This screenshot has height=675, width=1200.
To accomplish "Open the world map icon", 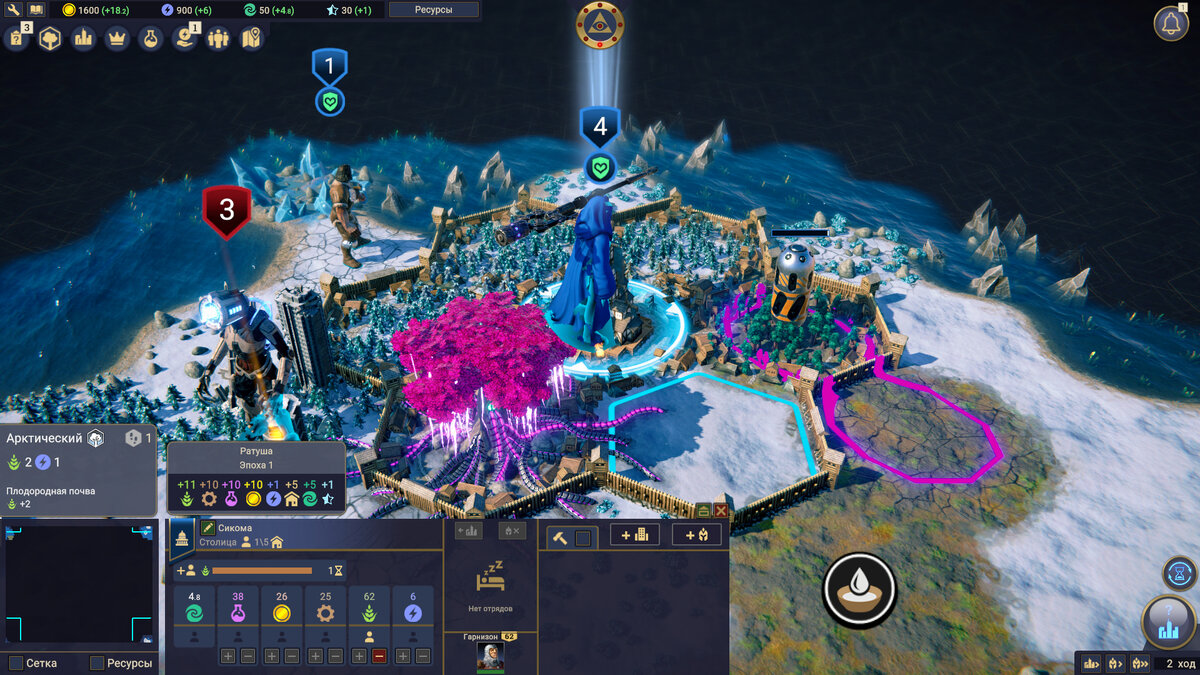I will 250,39.
